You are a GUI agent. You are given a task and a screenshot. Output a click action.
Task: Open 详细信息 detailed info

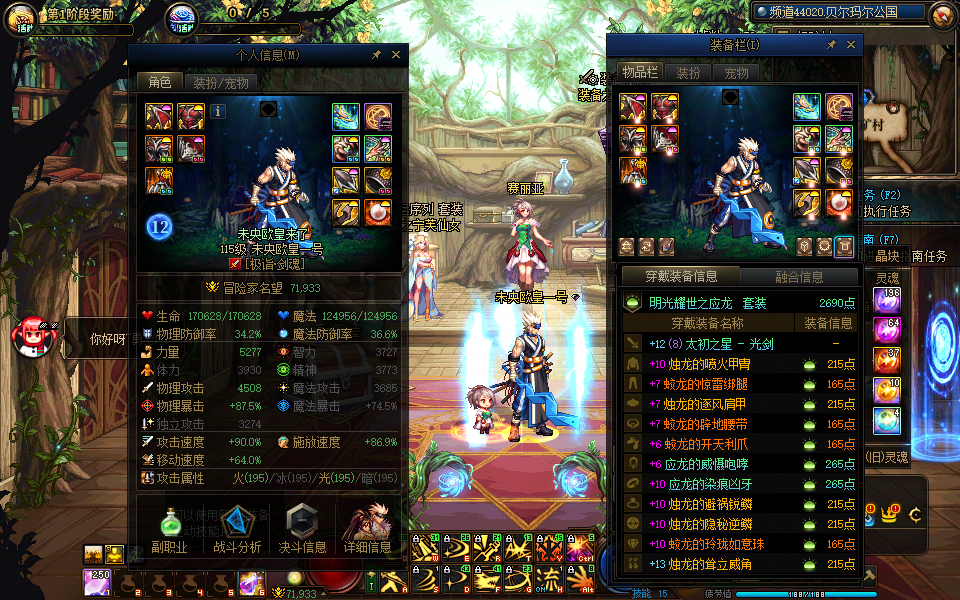point(366,530)
